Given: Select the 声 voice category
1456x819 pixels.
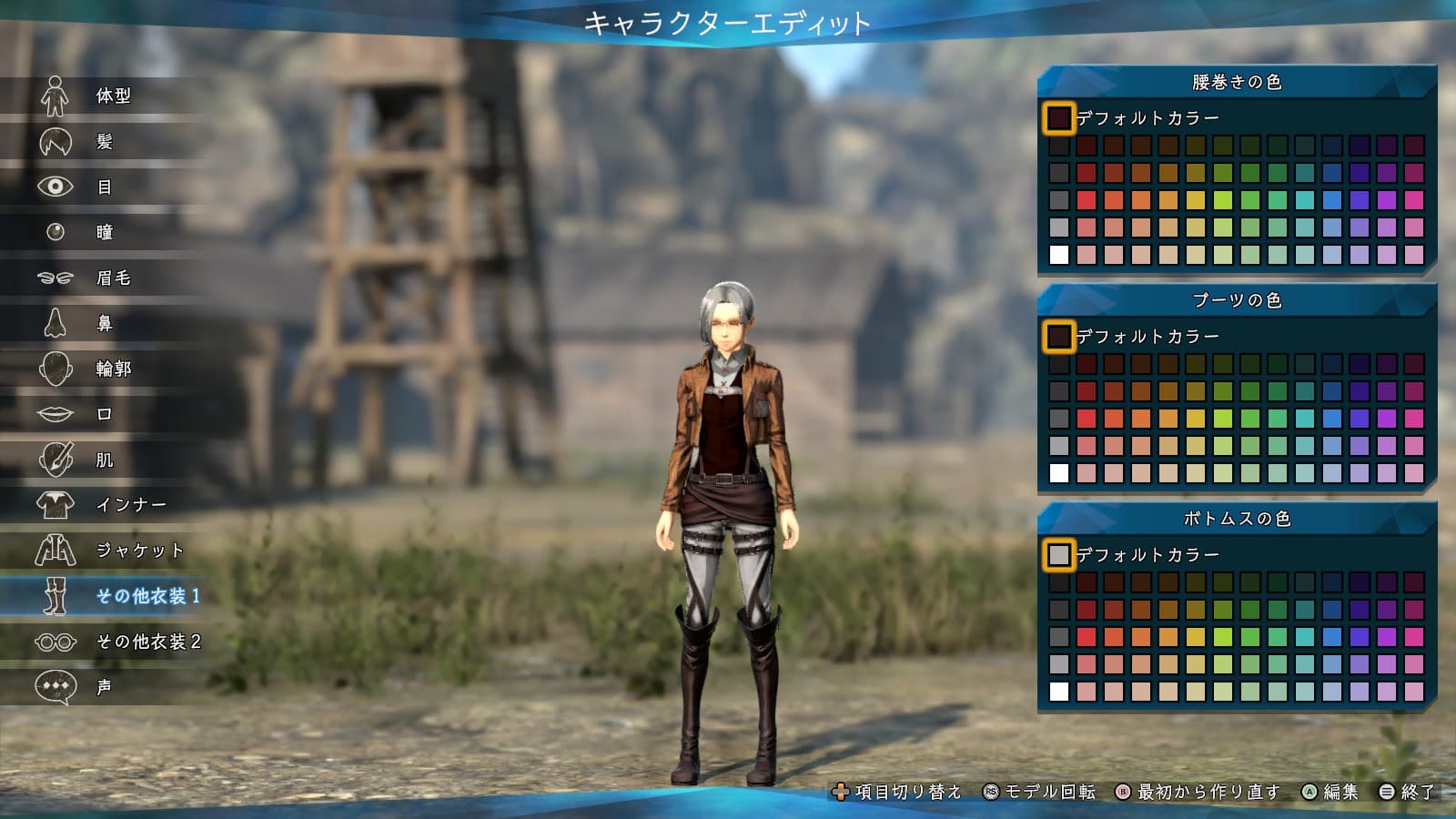Looking at the screenshot, I should 103,687.
